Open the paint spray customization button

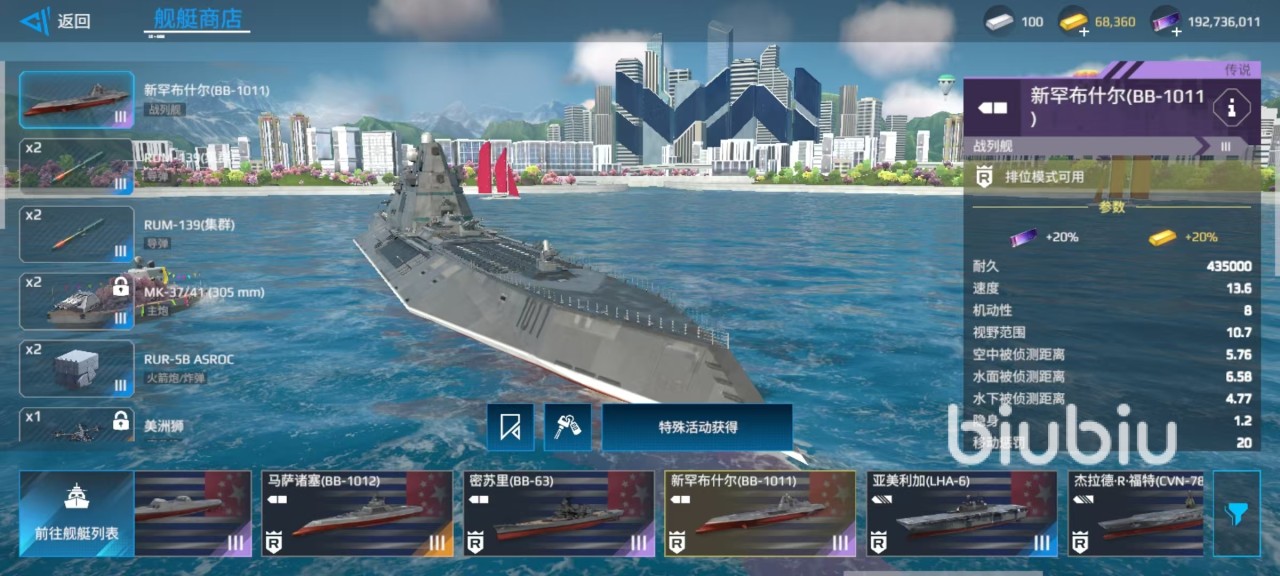coord(567,427)
